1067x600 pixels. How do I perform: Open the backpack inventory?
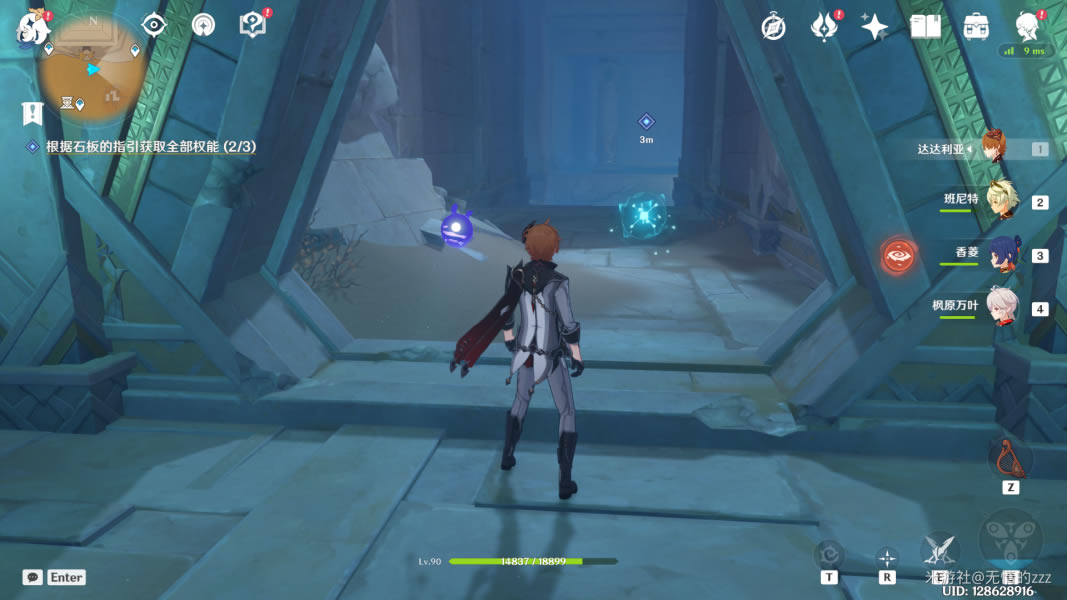[976, 27]
